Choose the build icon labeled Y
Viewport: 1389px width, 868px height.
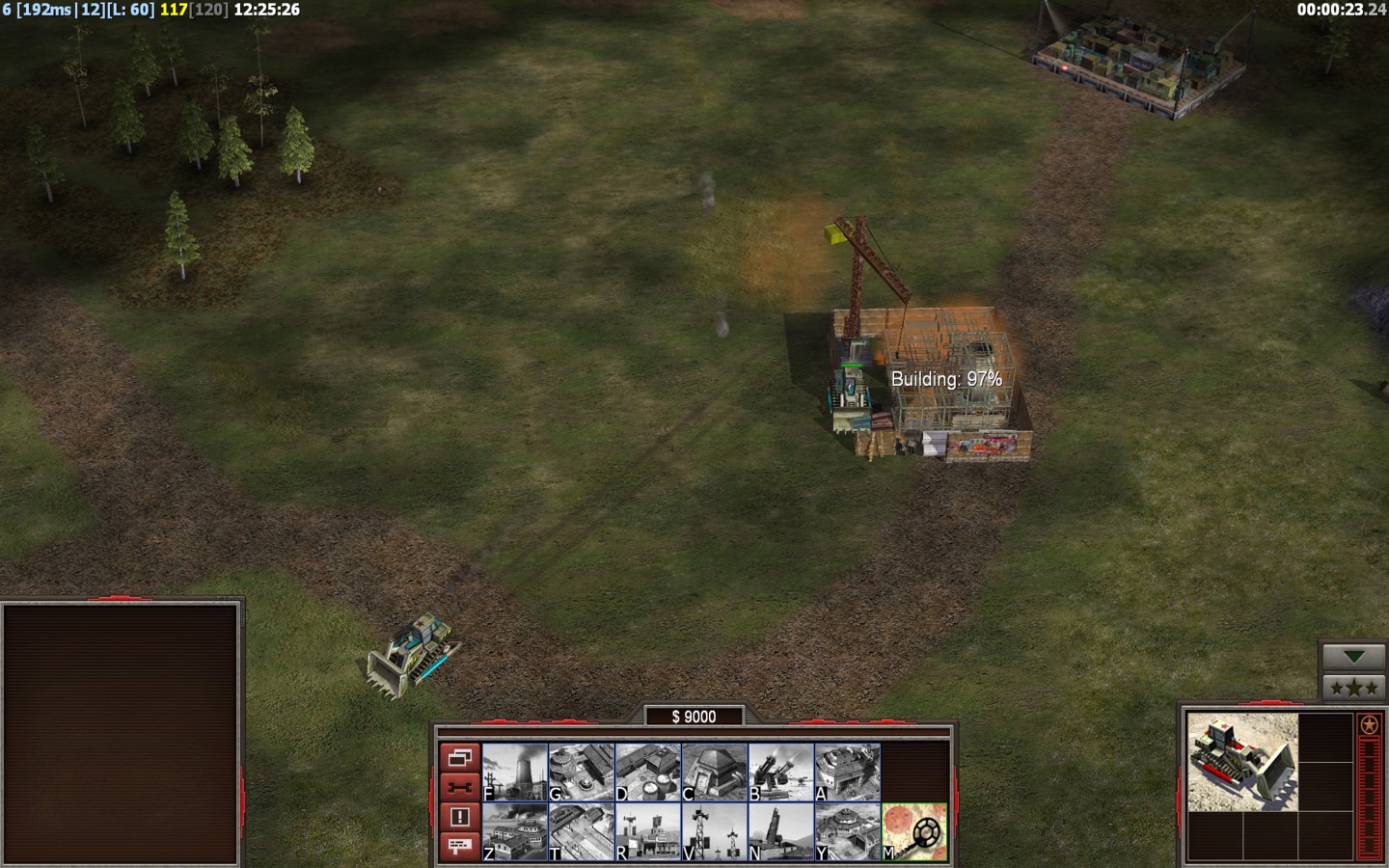click(848, 832)
